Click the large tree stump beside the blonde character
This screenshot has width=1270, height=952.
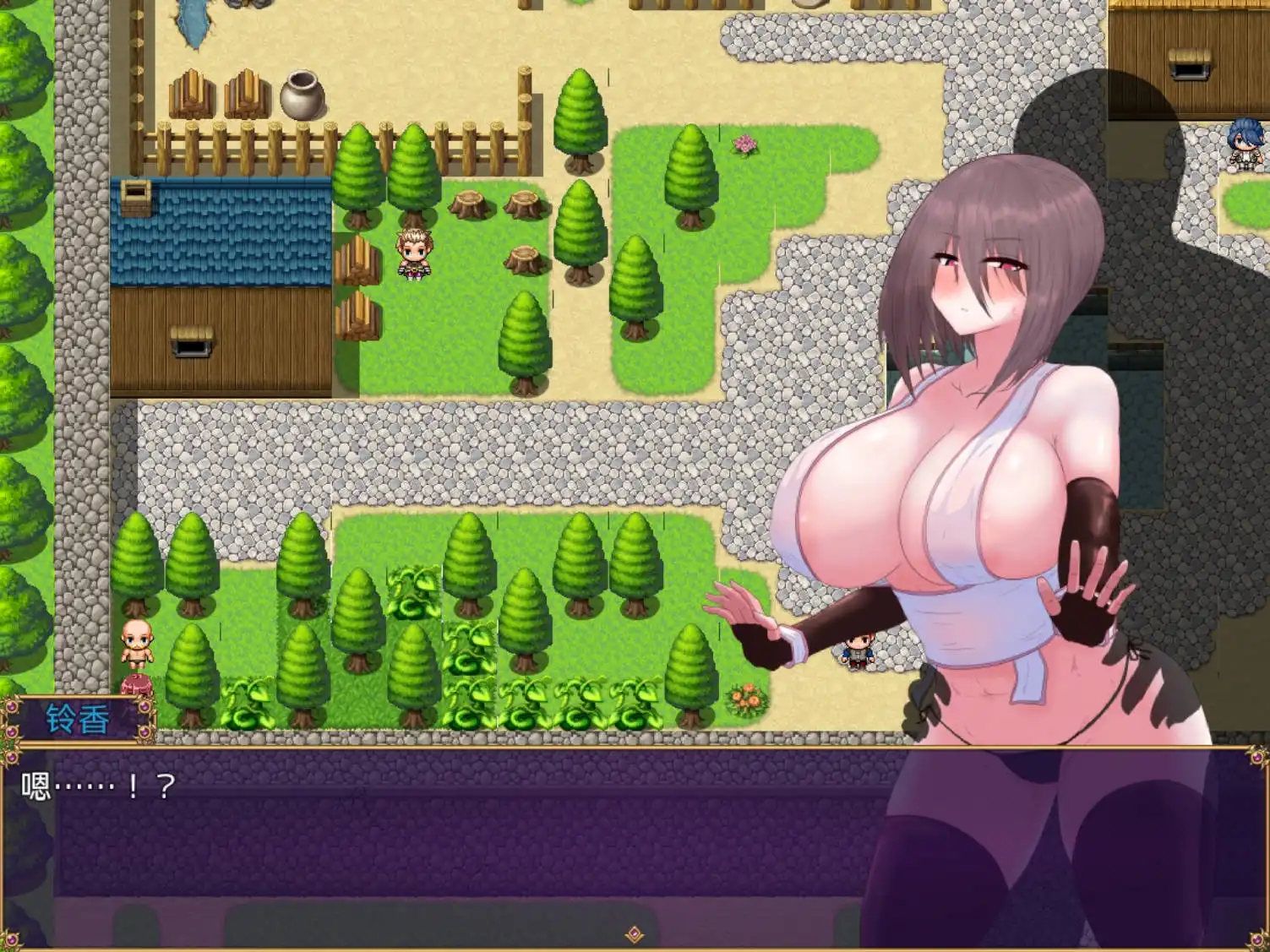(468, 205)
